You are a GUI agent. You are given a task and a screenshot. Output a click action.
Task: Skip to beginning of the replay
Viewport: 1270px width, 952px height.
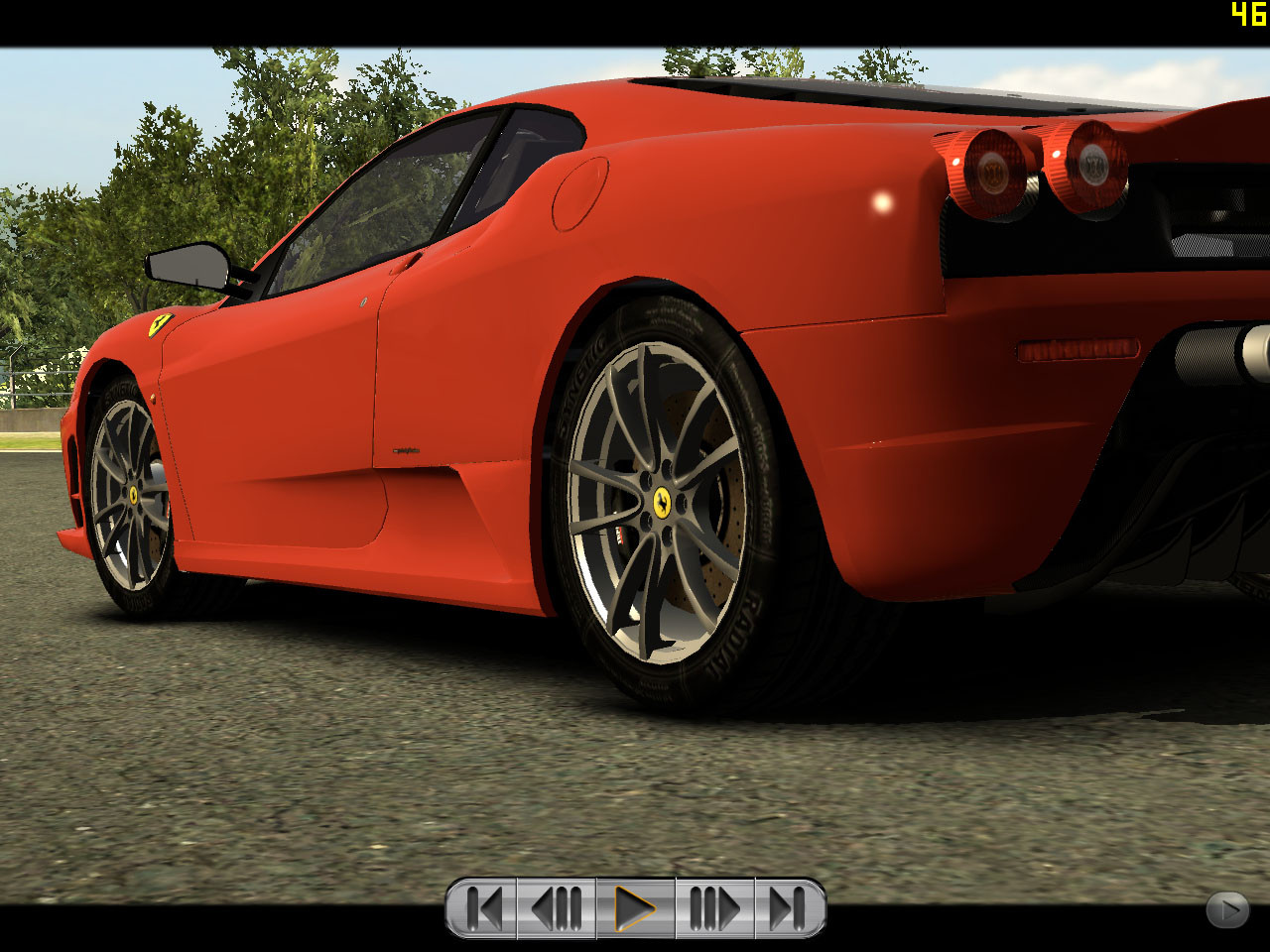pyautogui.click(x=484, y=905)
